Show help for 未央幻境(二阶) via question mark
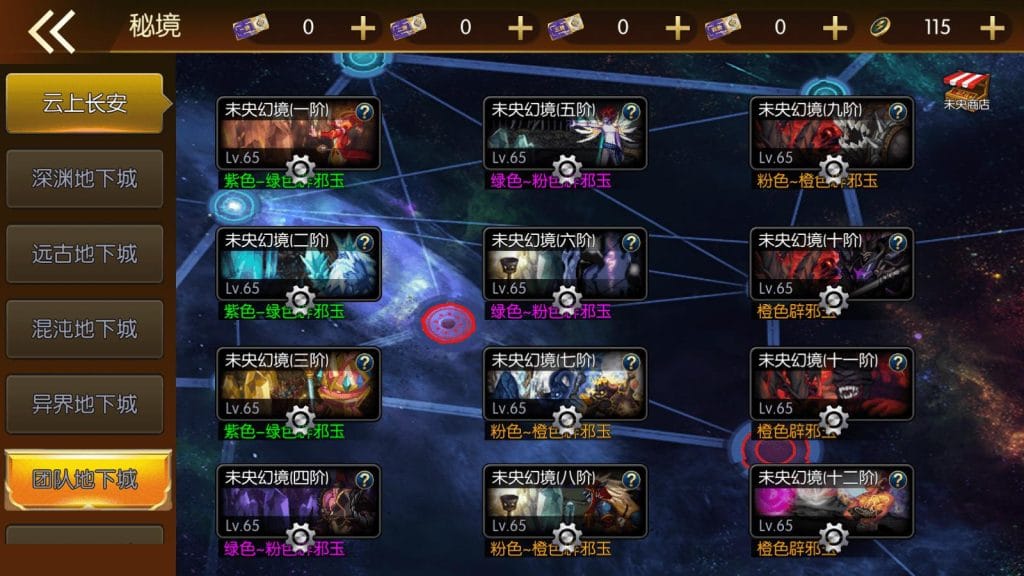The height and width of the screenshot is (576, 1024). point(365,242)
